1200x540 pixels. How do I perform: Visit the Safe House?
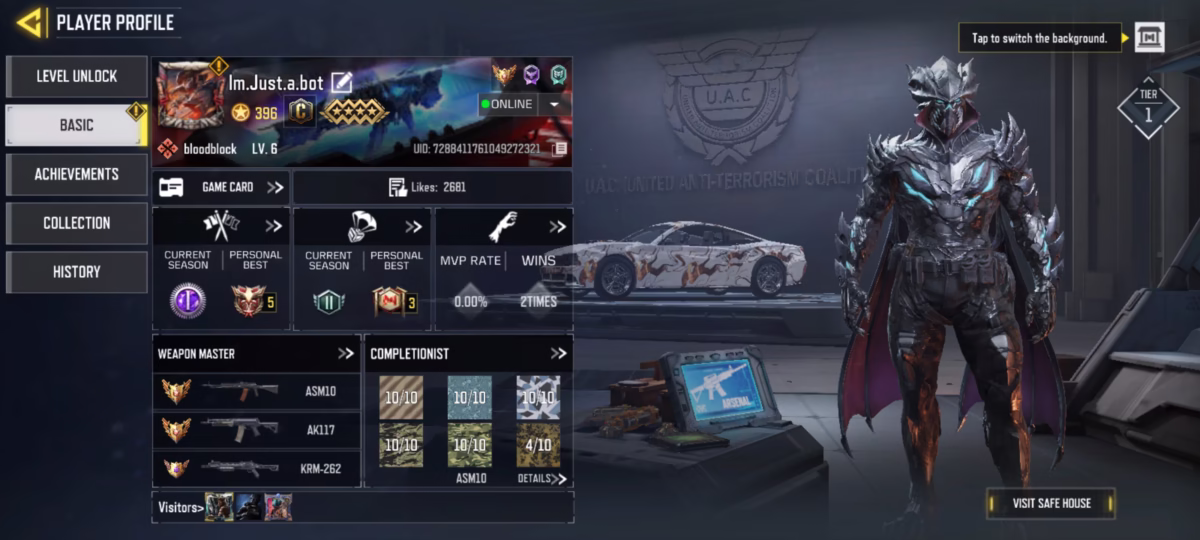click(1050, 503)
